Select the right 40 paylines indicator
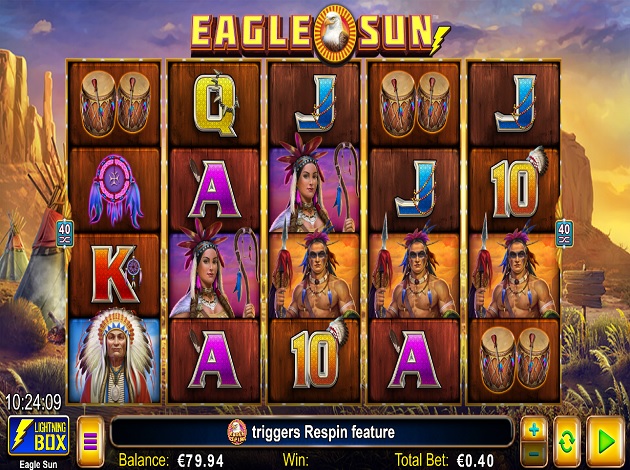Viewport: 630px width, 470px height. click(x=565, y=232)
